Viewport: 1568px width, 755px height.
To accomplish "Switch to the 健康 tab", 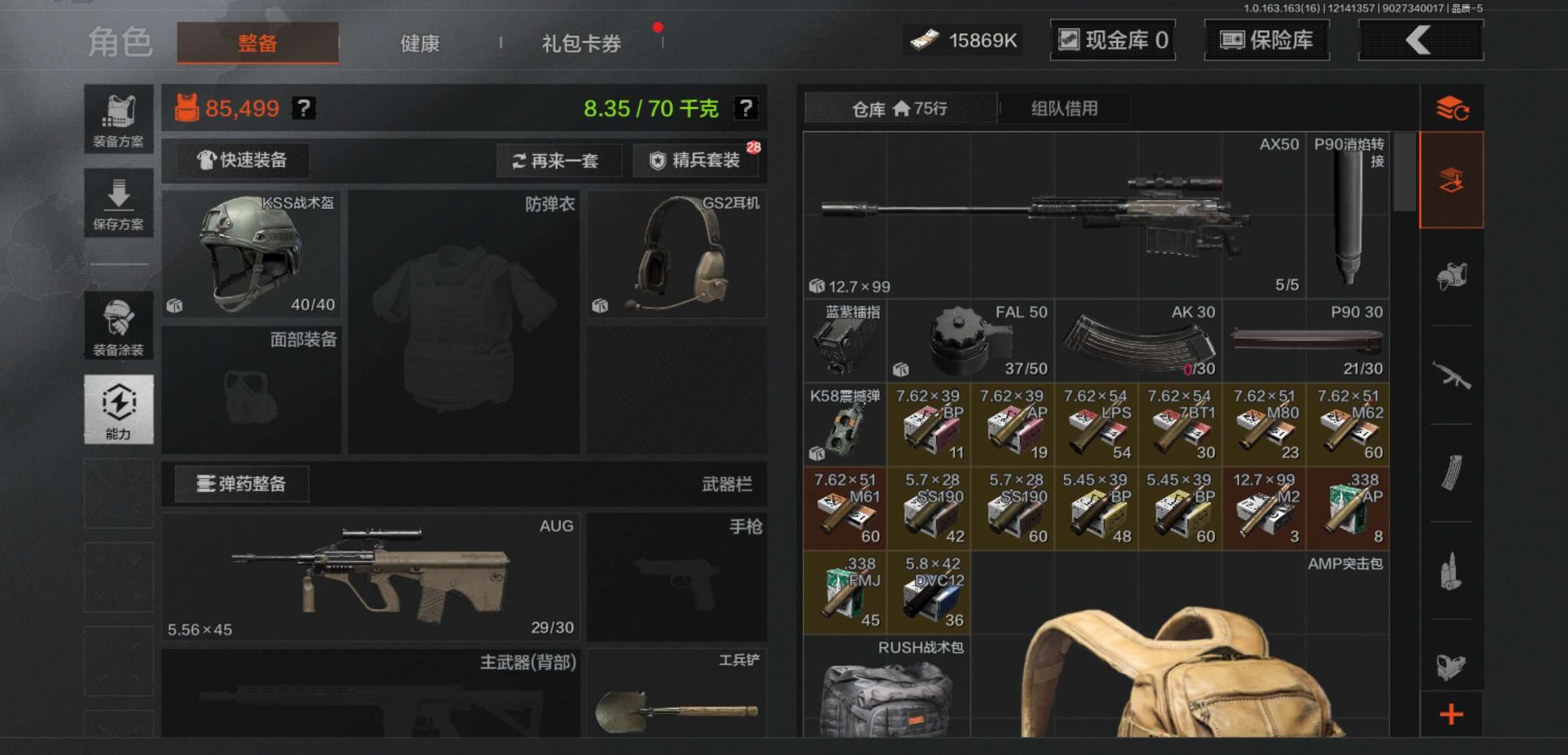I will (x=418, y=43).
